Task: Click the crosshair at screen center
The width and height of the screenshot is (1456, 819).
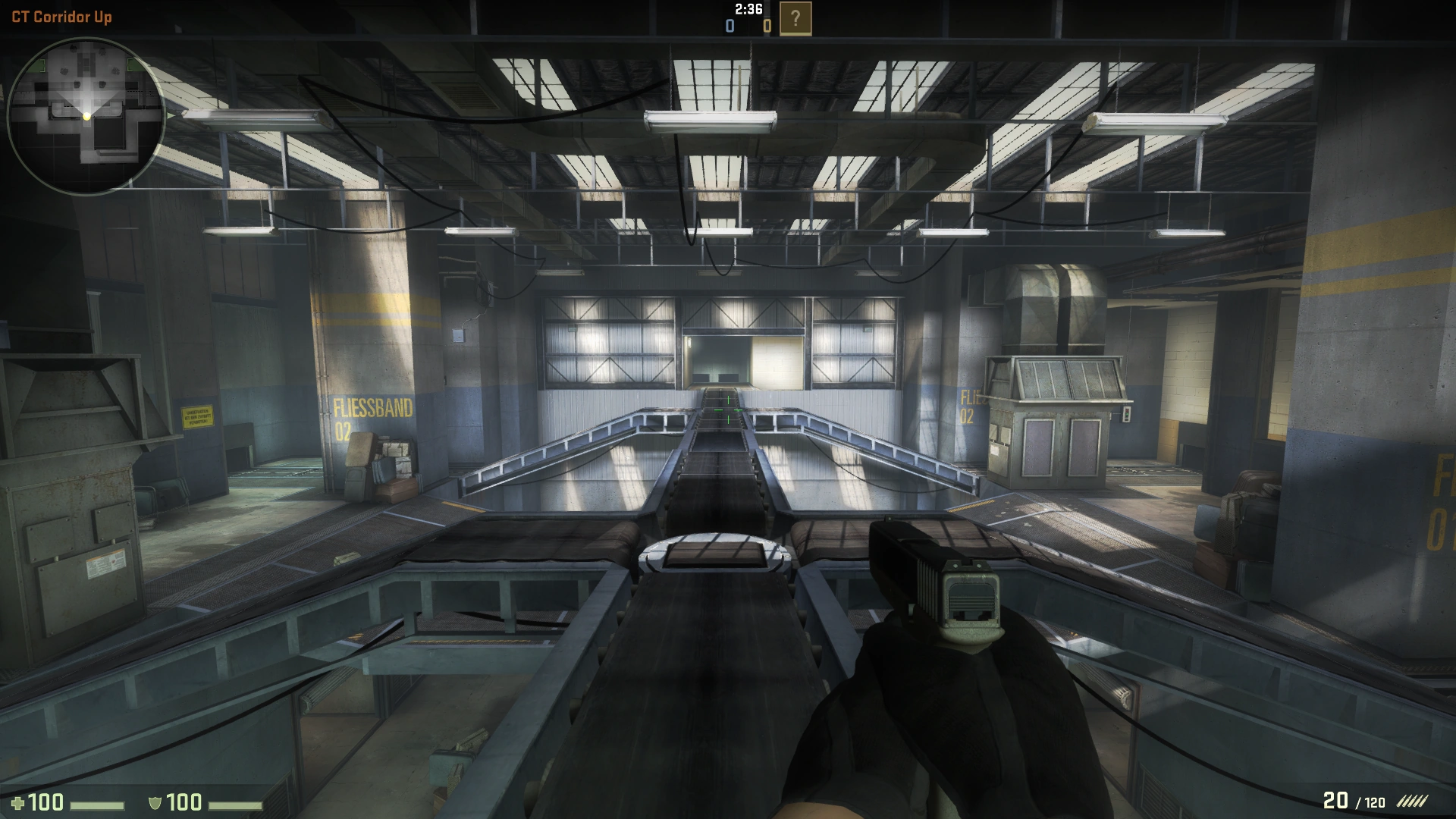Action: click(728, 409)
